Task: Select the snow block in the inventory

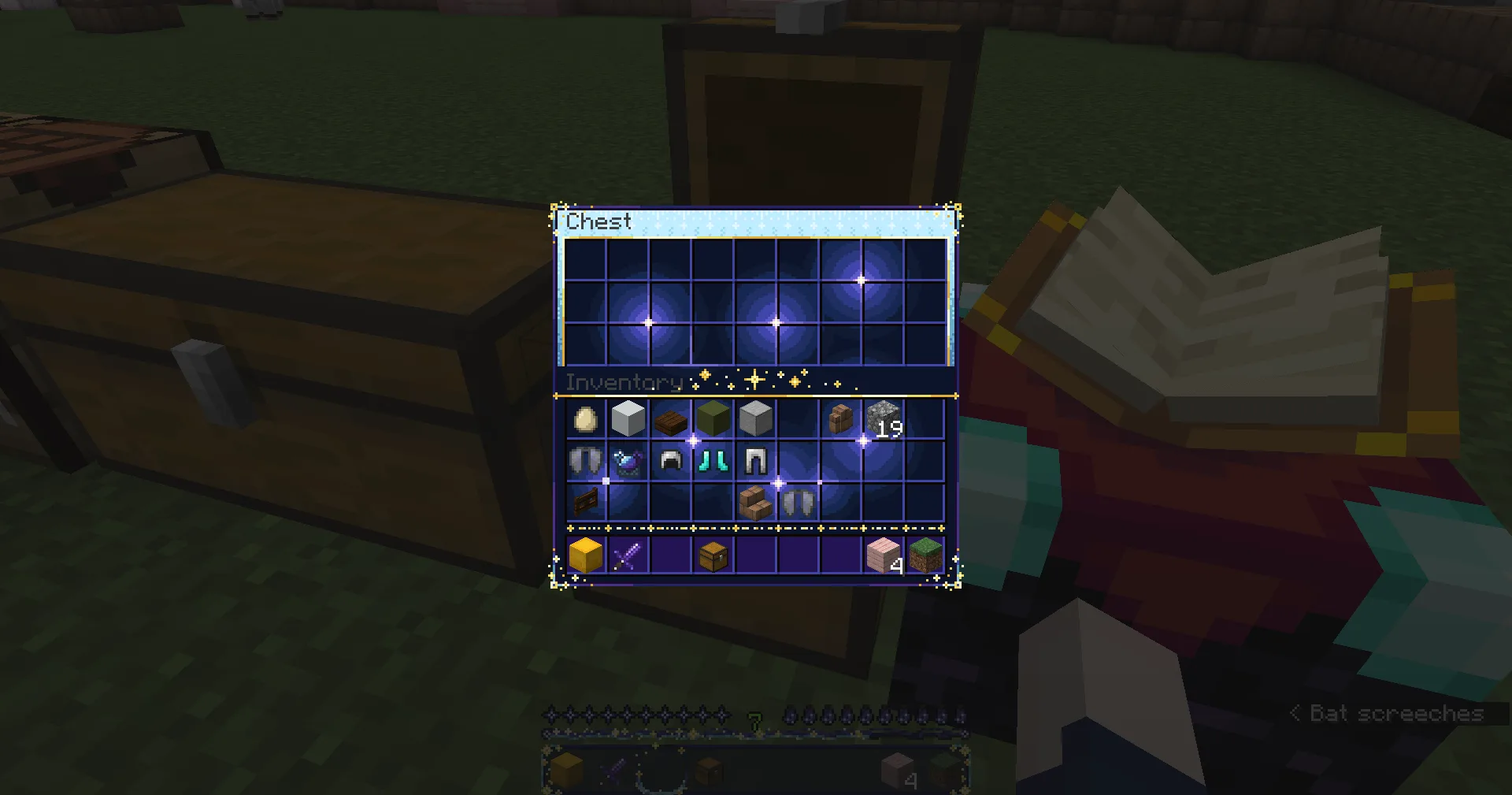Action: tap(628, 418)
